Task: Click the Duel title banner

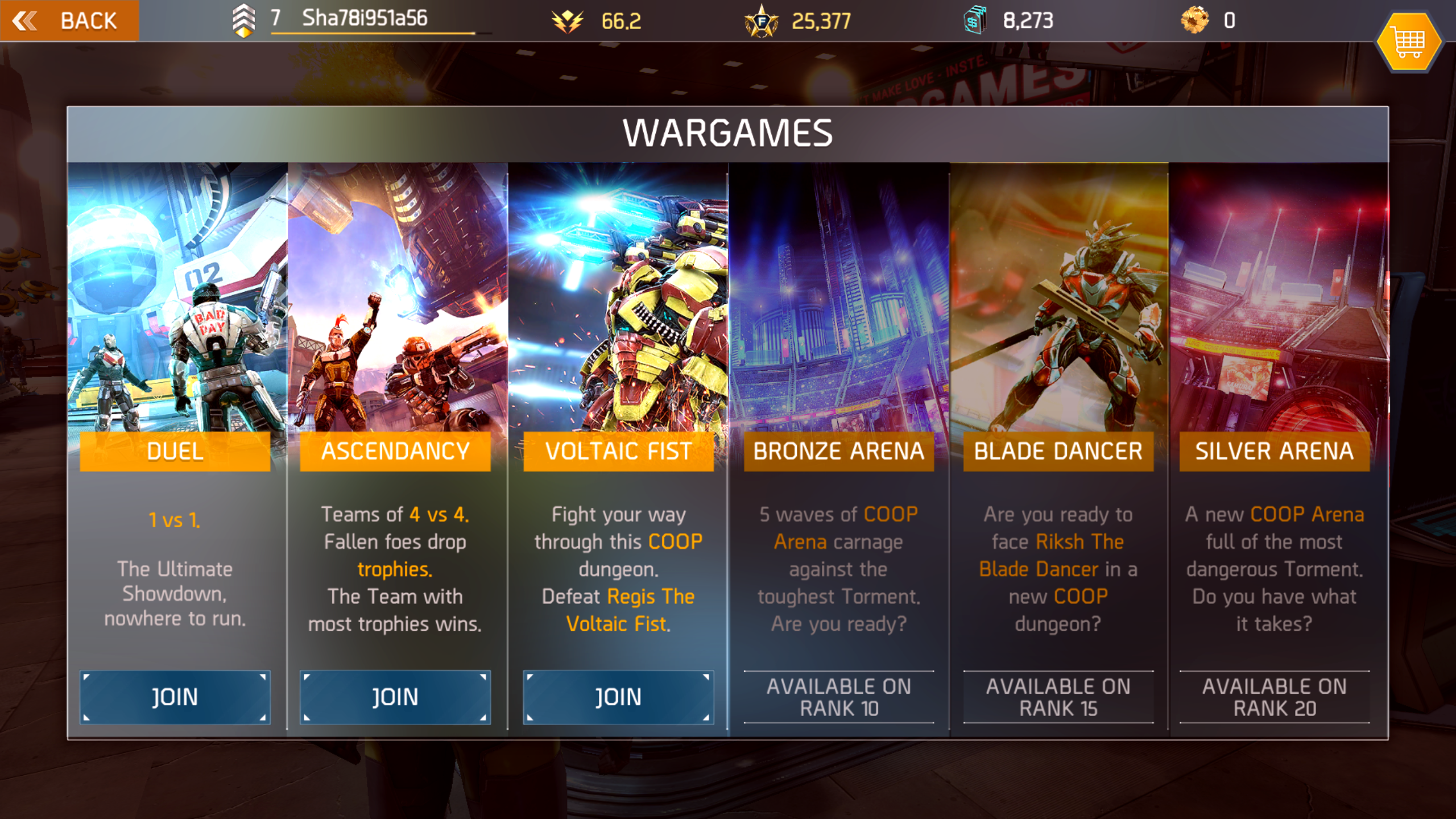Action: [175, 451]
